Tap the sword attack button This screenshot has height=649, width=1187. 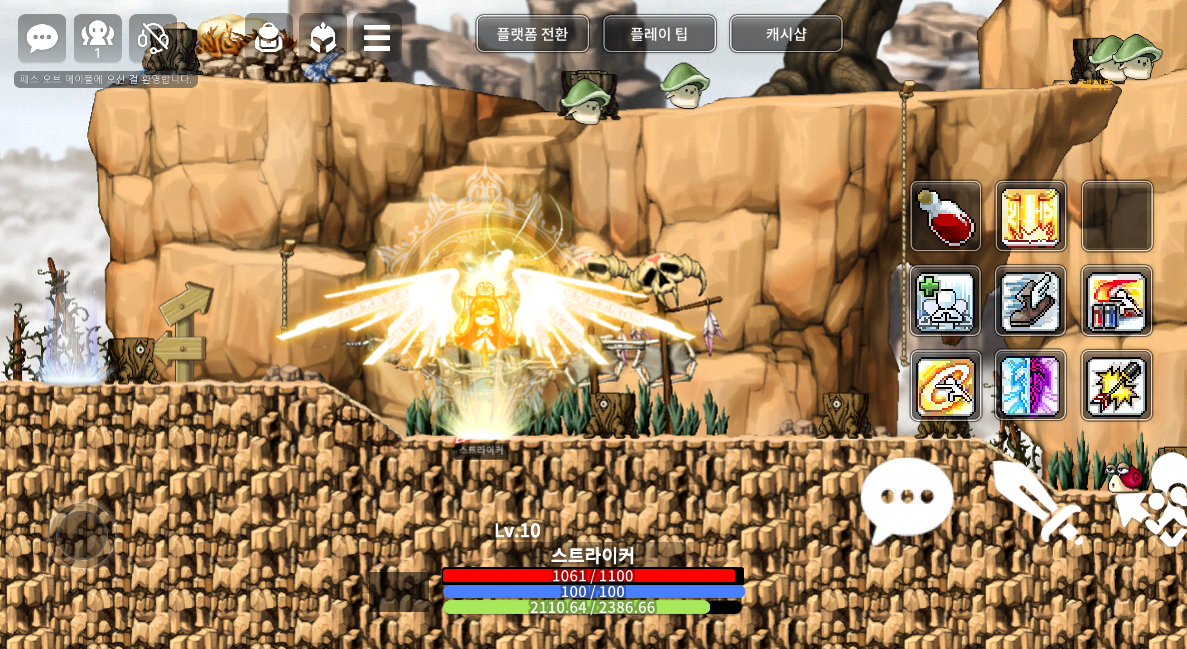[x=1037, y=501]
